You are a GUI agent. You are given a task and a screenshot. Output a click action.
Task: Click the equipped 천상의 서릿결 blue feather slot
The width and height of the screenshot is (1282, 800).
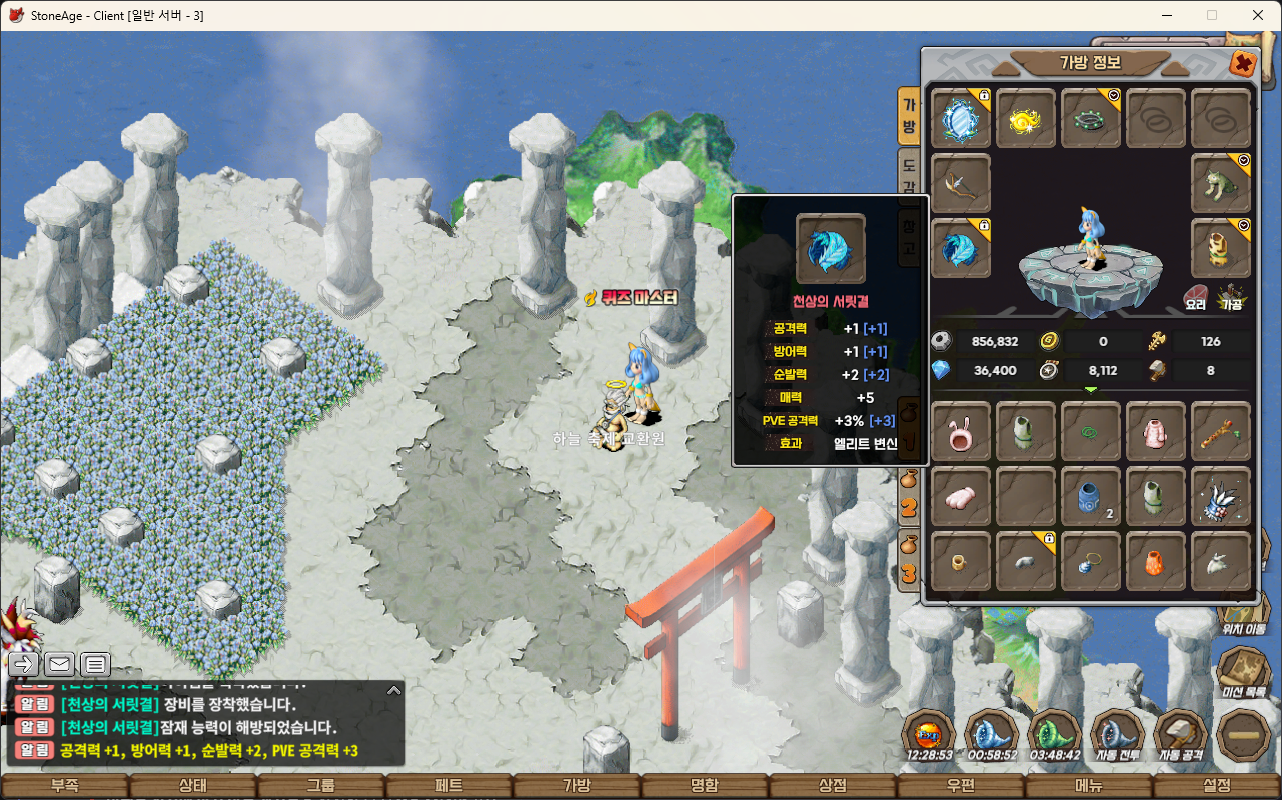961,249
